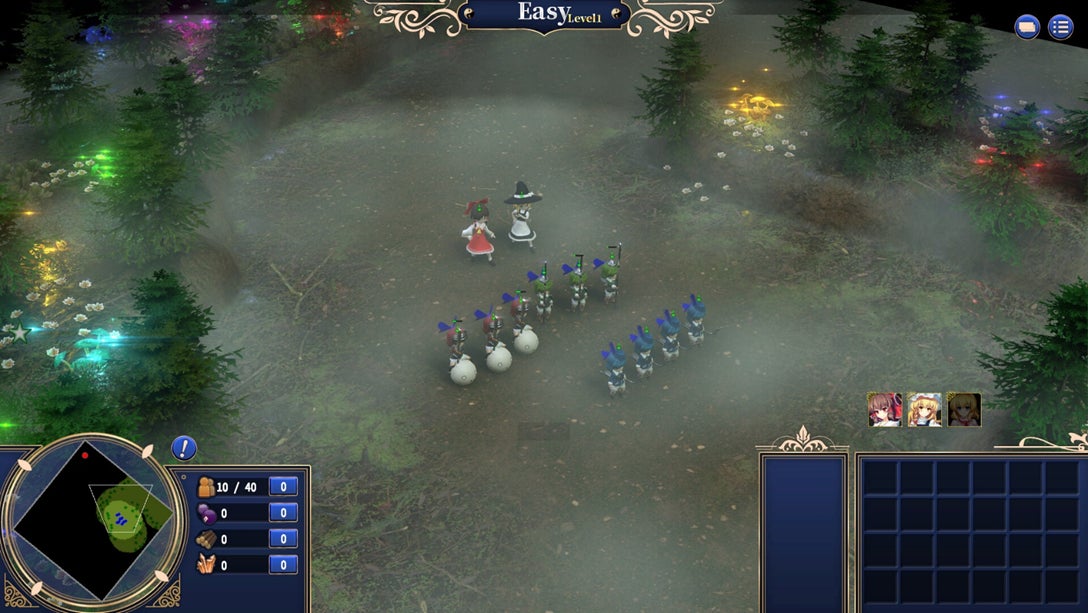Open the blue exclamation mark alert
Screen dimensions: 1088x613
183,448
